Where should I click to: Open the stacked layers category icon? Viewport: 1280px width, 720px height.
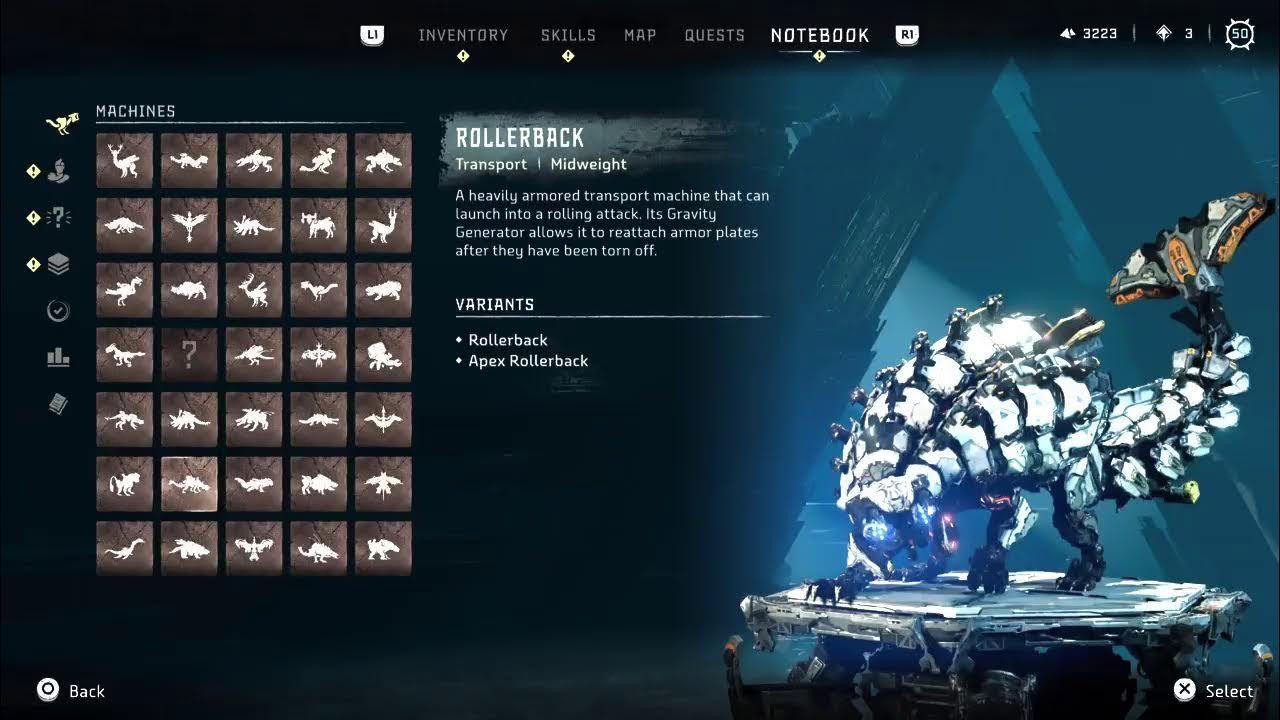58,264
